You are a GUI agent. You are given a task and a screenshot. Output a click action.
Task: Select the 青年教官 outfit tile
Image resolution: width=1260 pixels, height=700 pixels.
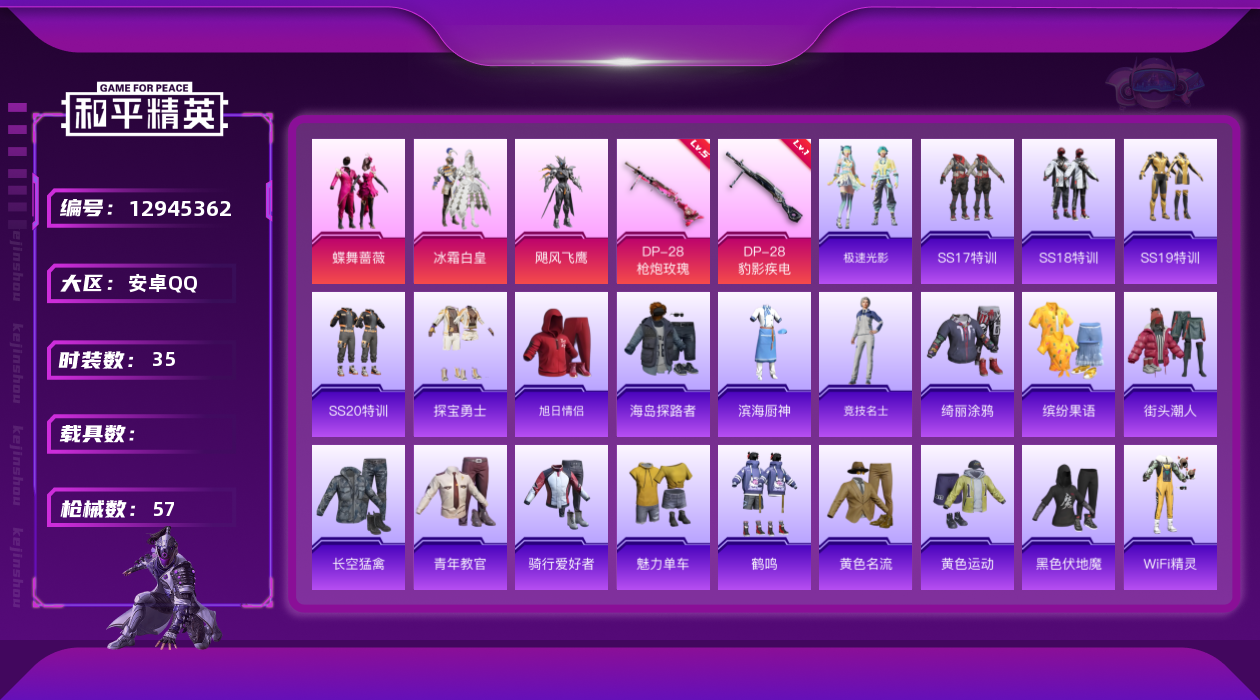pos(460,517)
